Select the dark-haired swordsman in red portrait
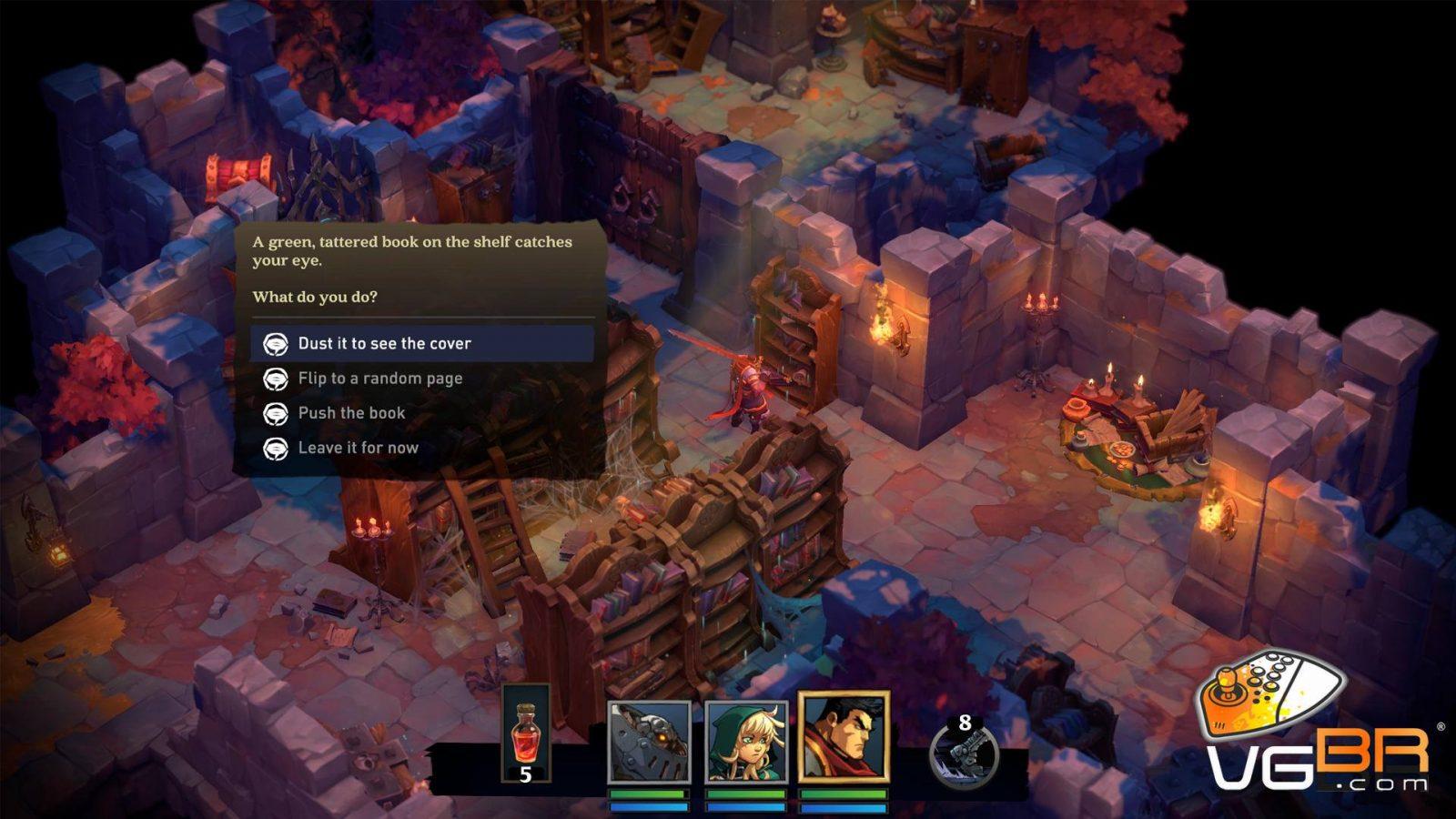The image size is (1456, 819). (843, 738)
